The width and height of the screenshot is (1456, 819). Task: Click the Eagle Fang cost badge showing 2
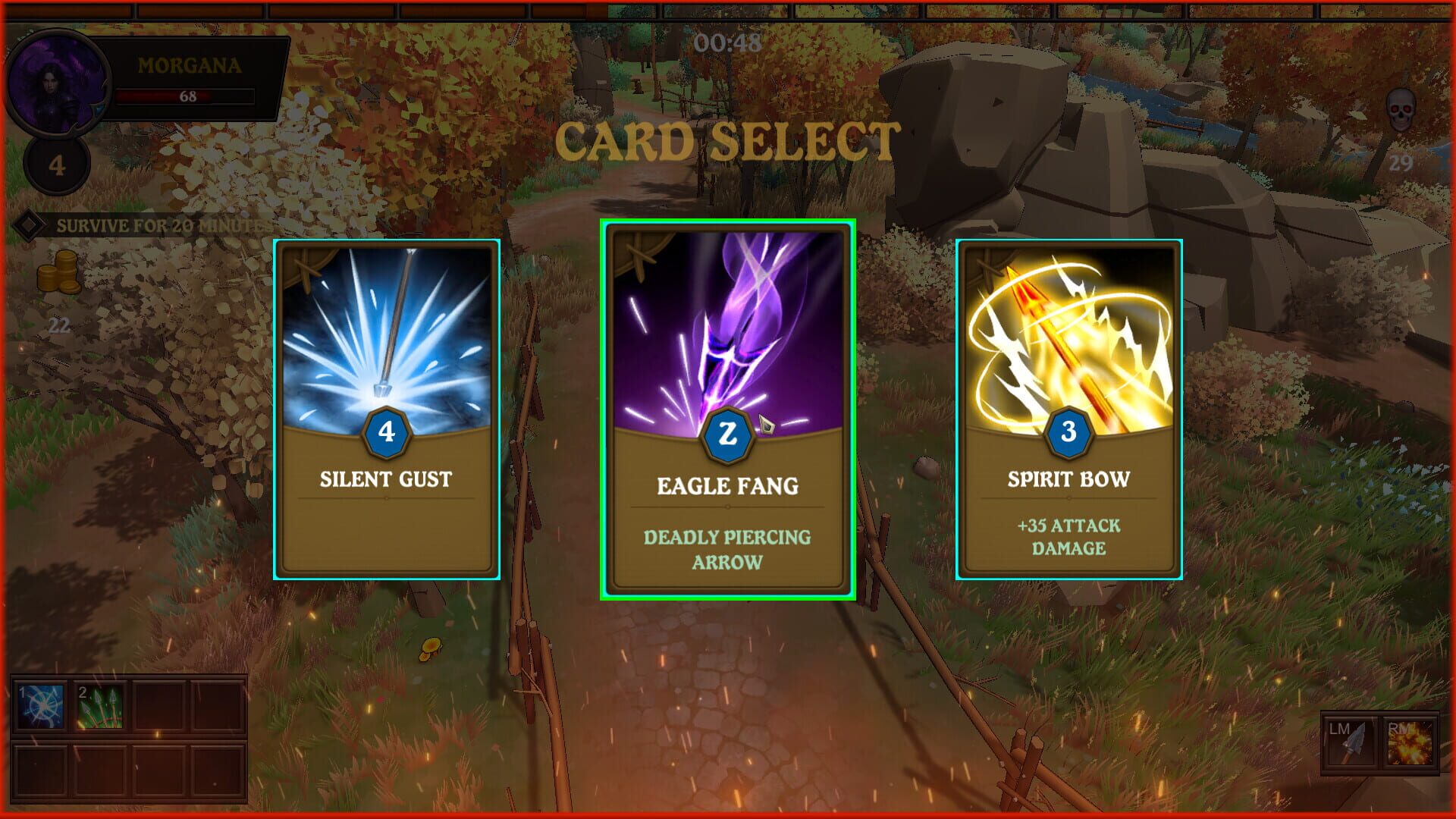coord(726,434)
